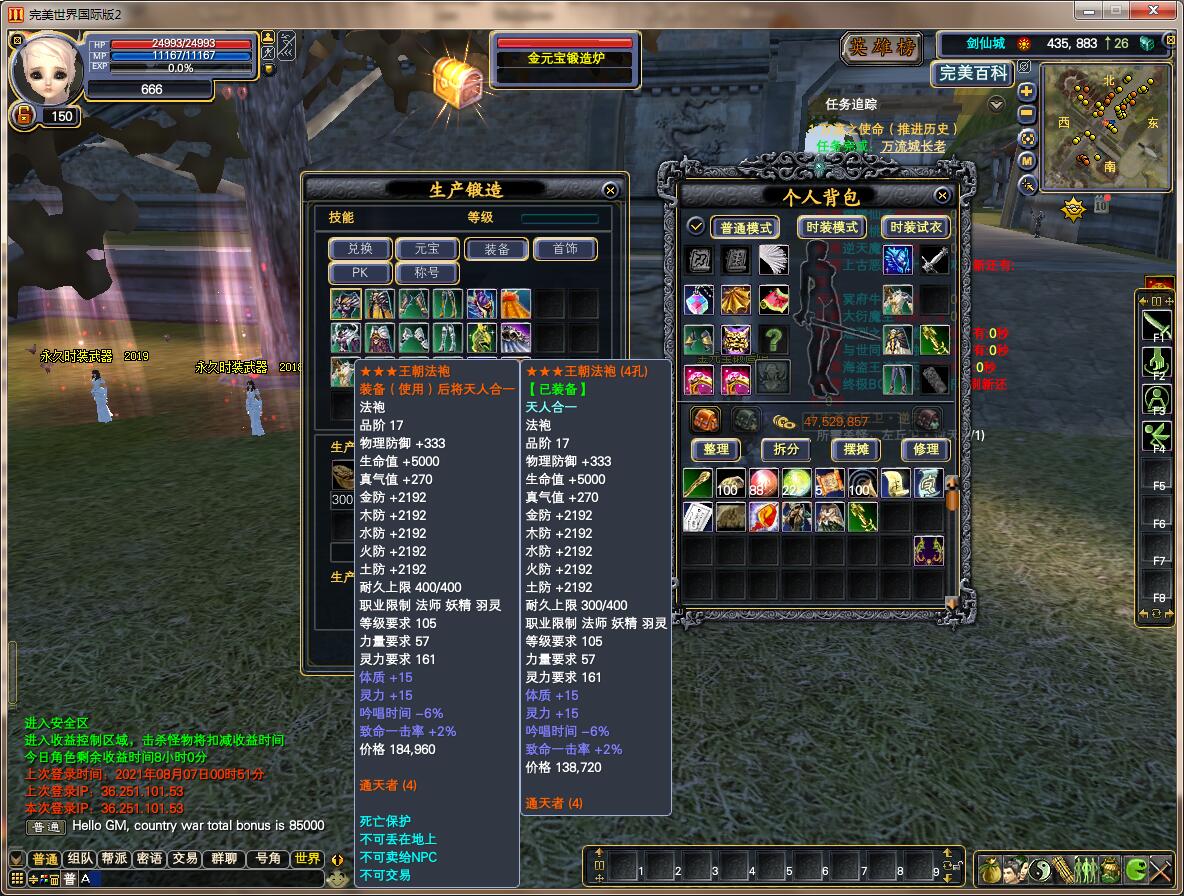Click the 修理 repair button
1184x896 pixels.
(x=926, y=450)
